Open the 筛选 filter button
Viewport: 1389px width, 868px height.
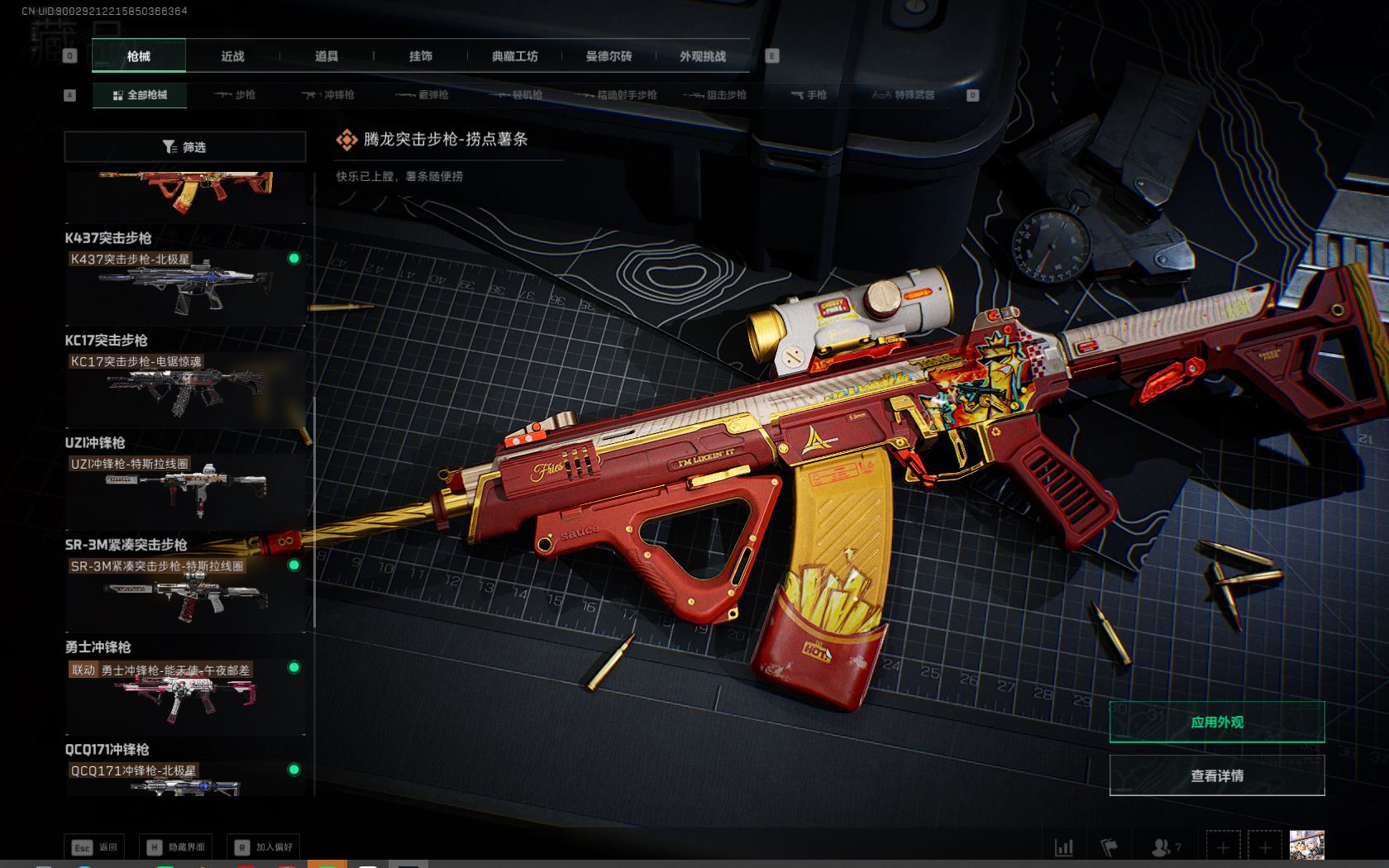pyautogui.click(x=184, y=147)
